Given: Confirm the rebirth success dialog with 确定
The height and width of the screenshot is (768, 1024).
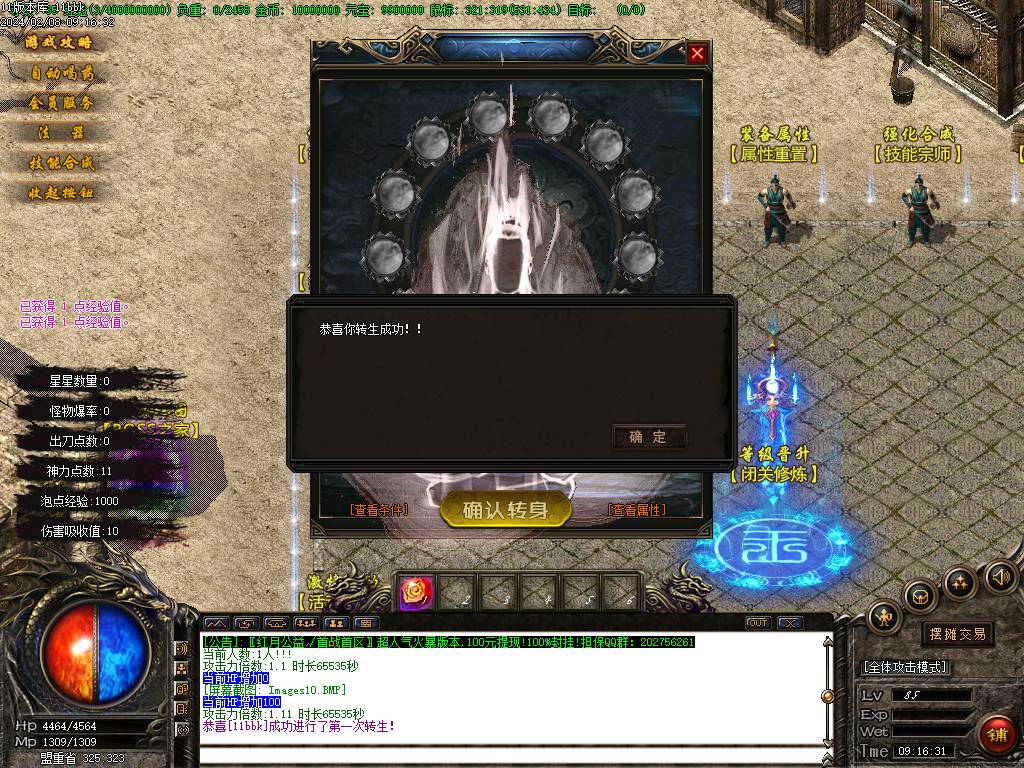Looking at the screenshot, I should coord(648,437).
